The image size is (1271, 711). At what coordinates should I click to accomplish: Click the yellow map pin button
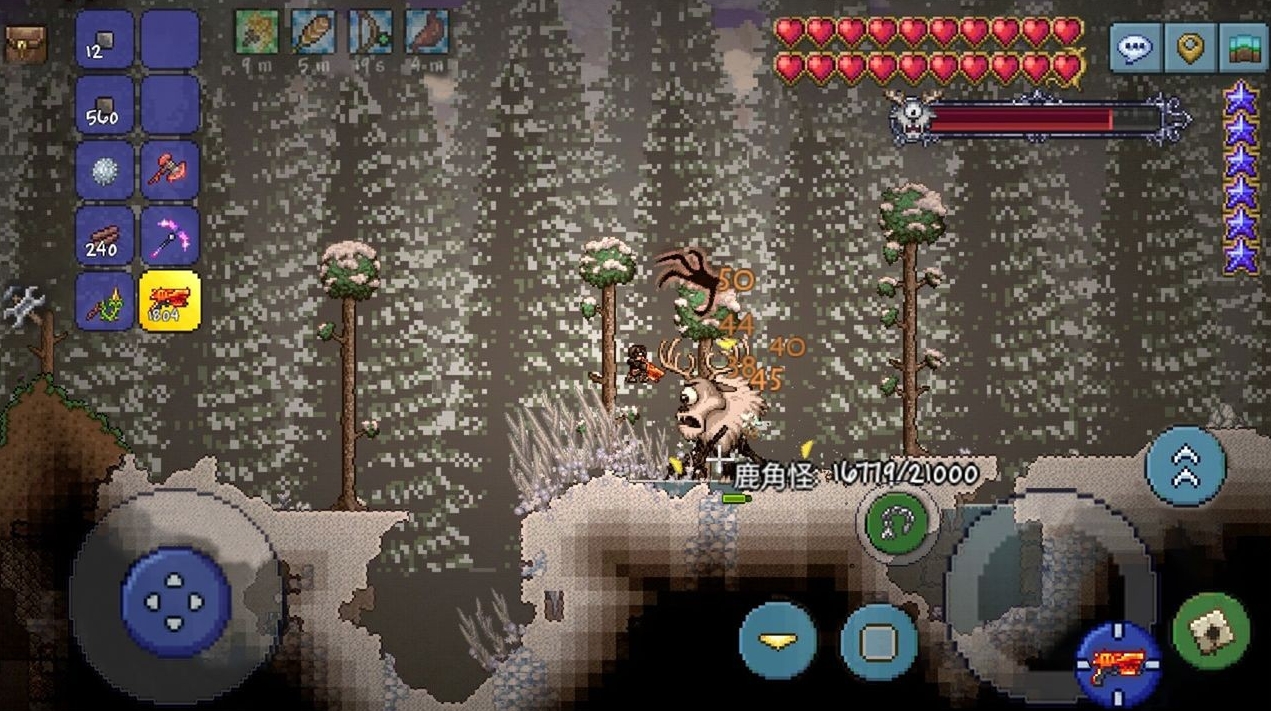1190,47
